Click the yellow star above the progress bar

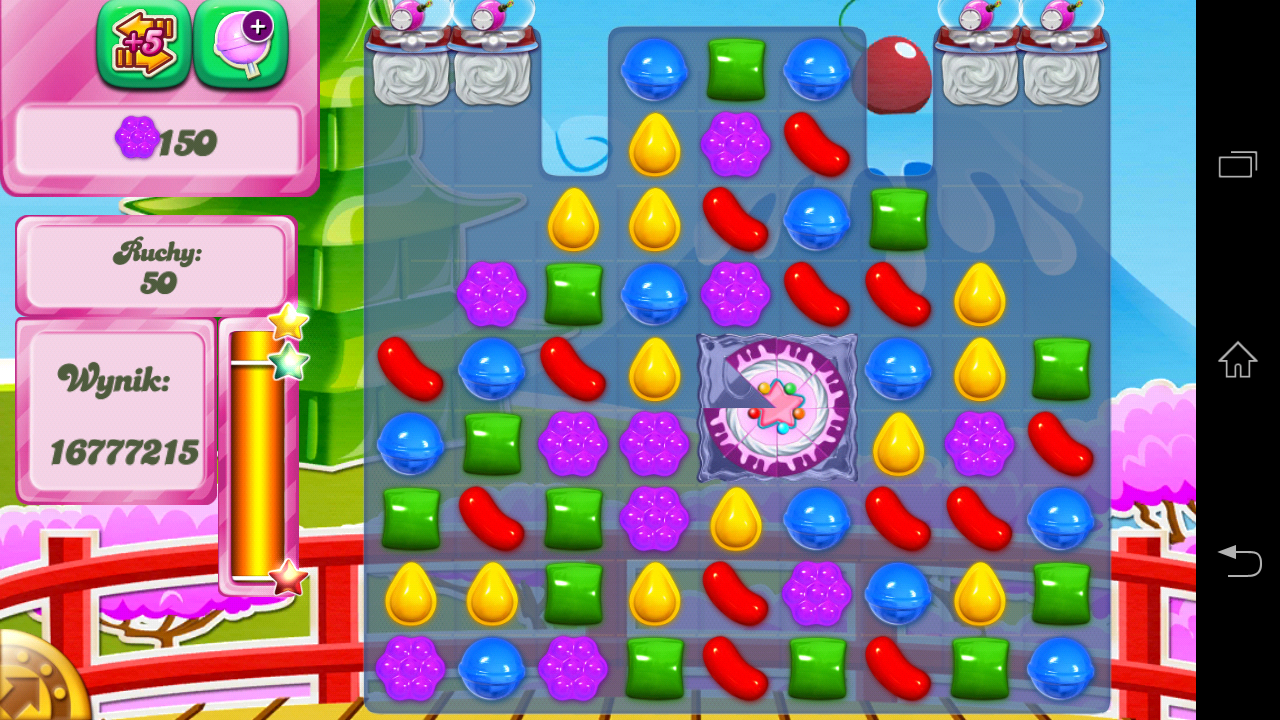point(288,320)
